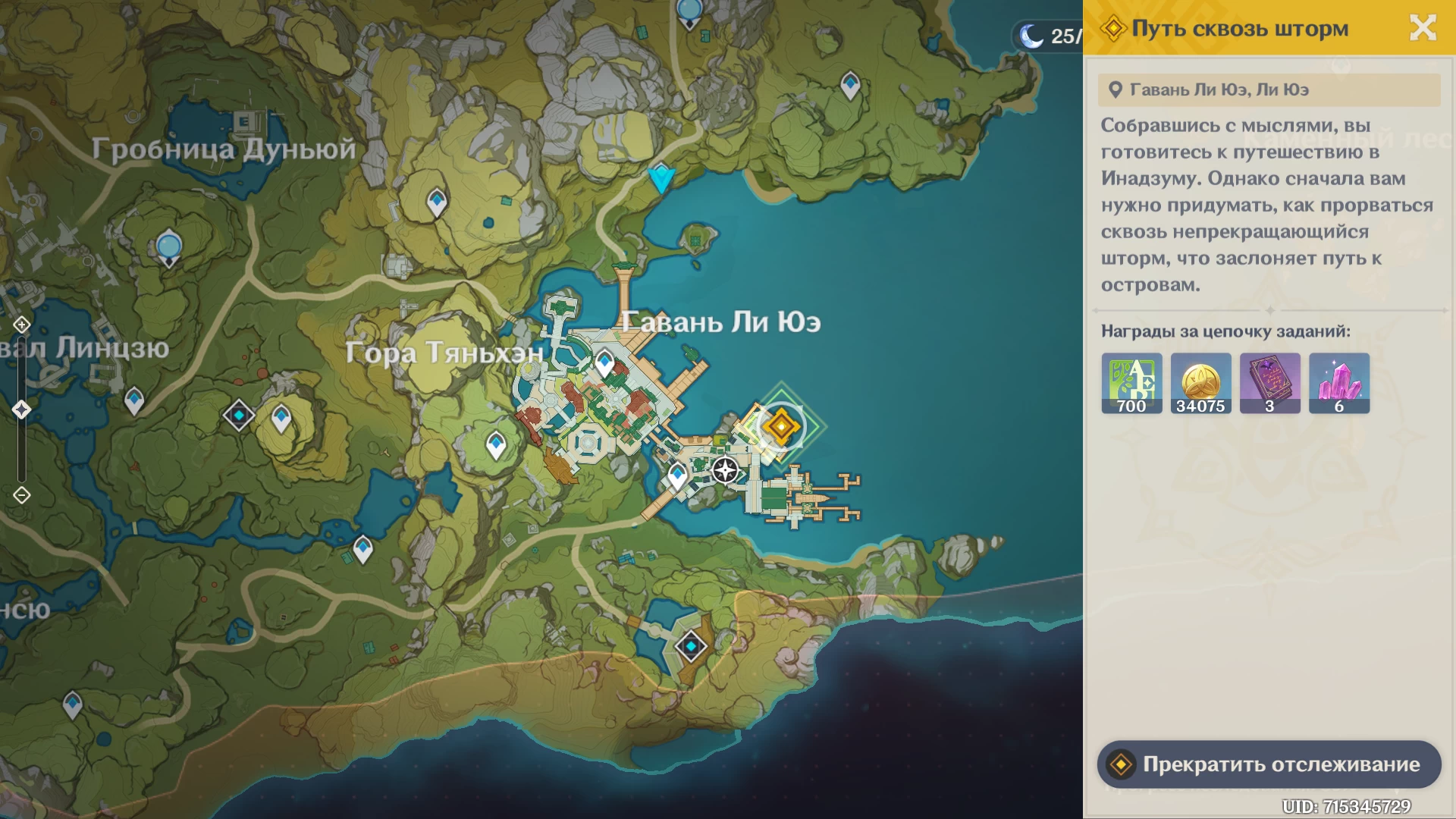This screenshot has width=1456, height=819.
Task: Click the compass star marker at harbor
Action: pyautogui.click(x=725, y=470)
